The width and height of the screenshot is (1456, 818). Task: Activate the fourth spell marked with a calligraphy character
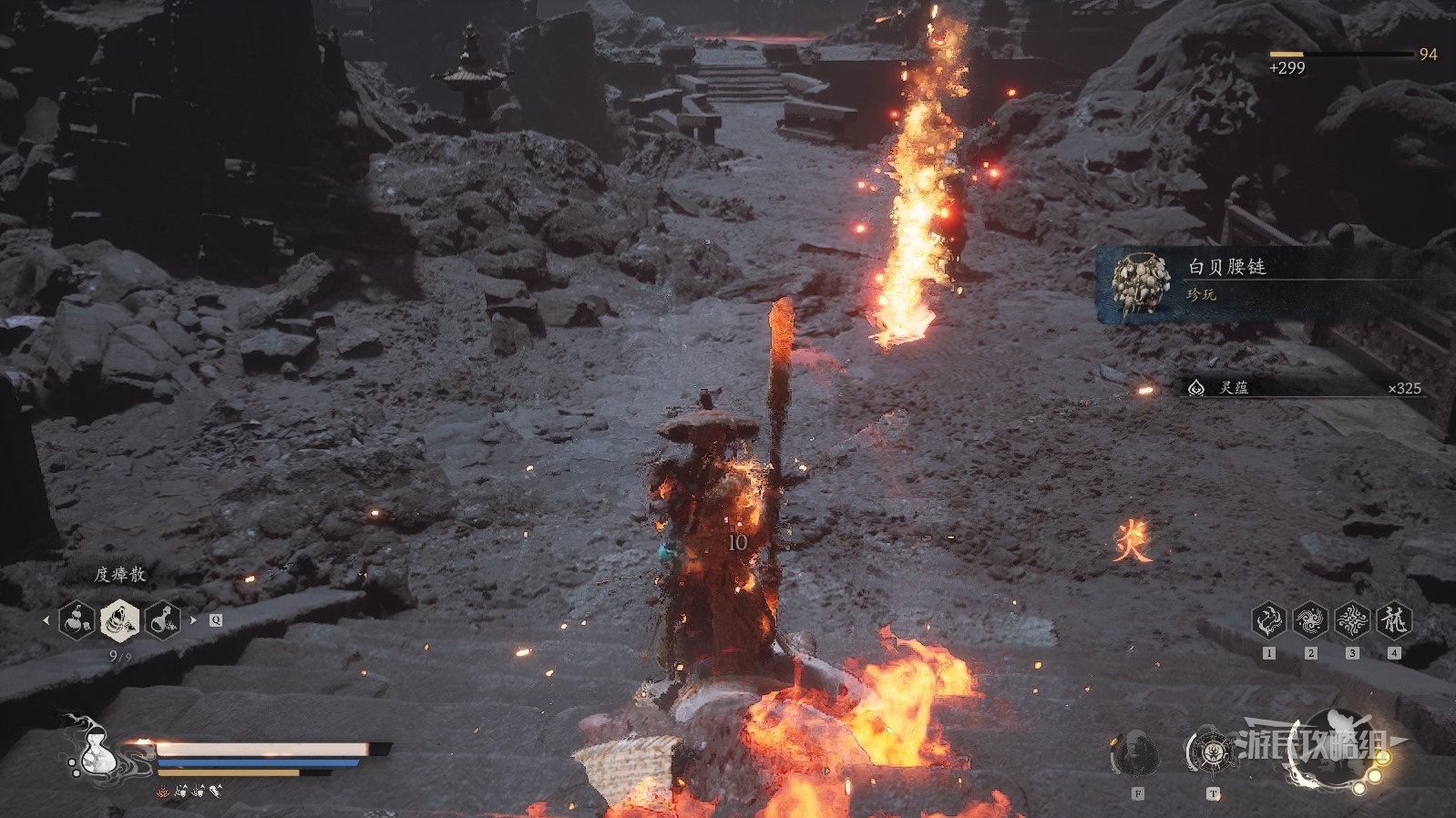(x=1394, y=621)
